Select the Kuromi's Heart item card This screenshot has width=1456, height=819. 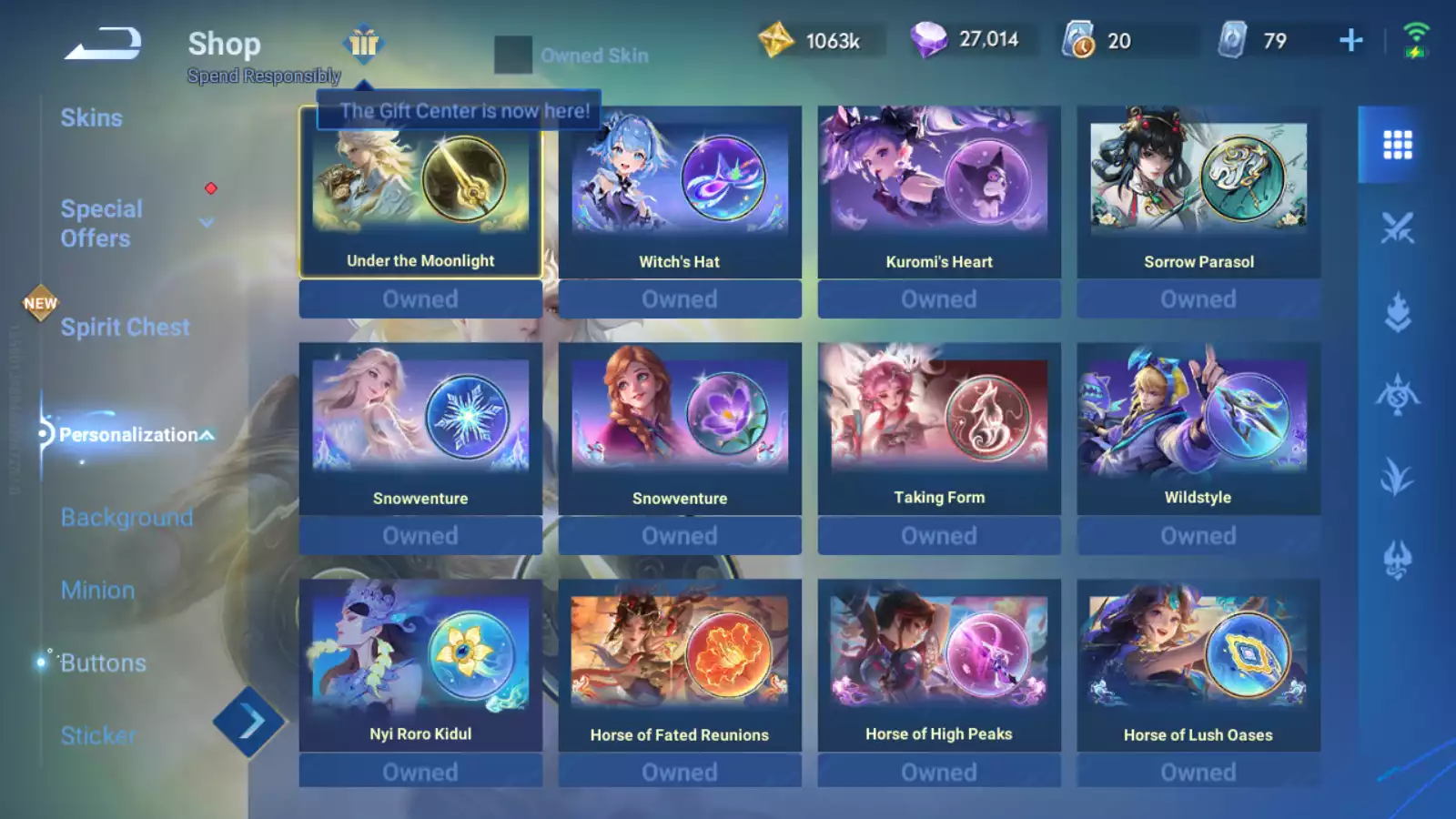tap(939, 192)
